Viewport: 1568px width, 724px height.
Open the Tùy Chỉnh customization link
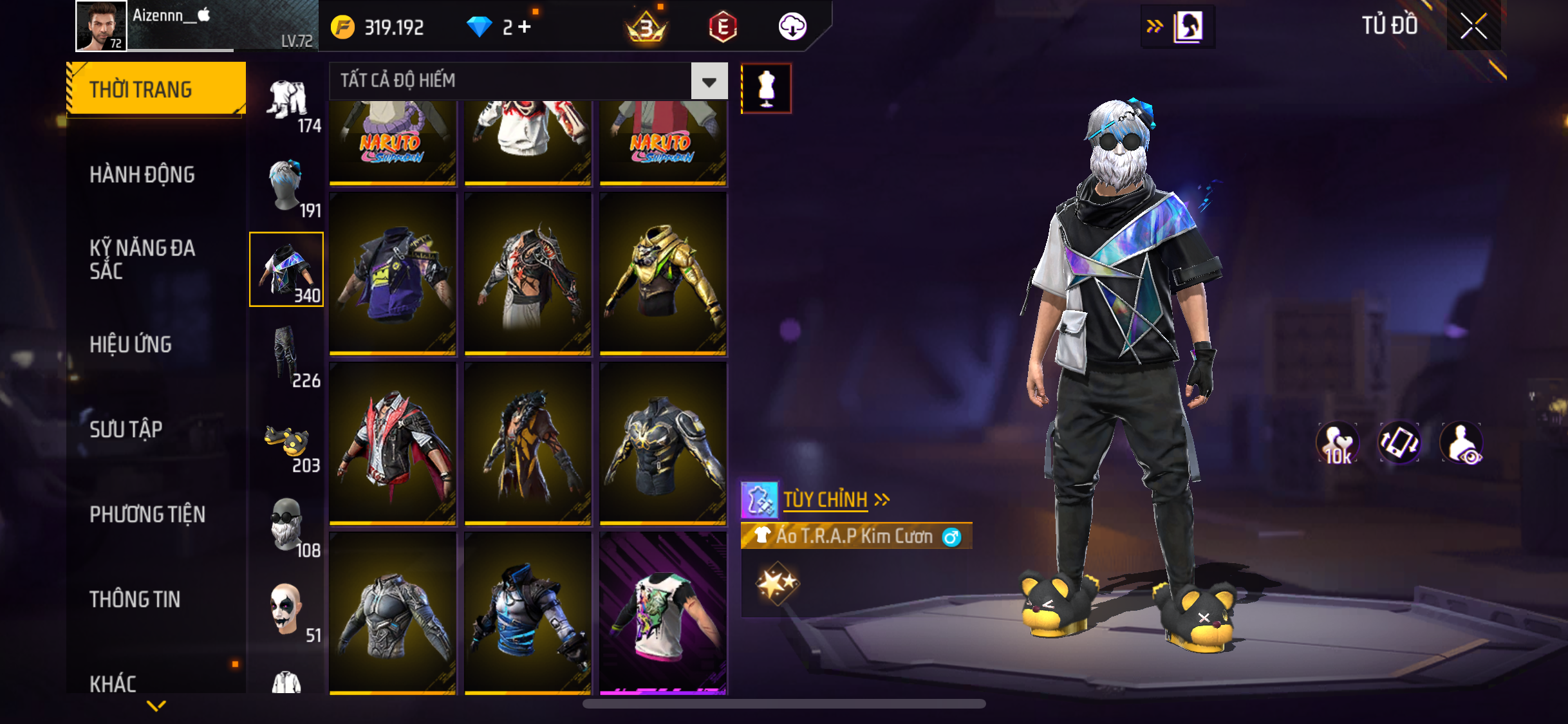pos(826,499)
